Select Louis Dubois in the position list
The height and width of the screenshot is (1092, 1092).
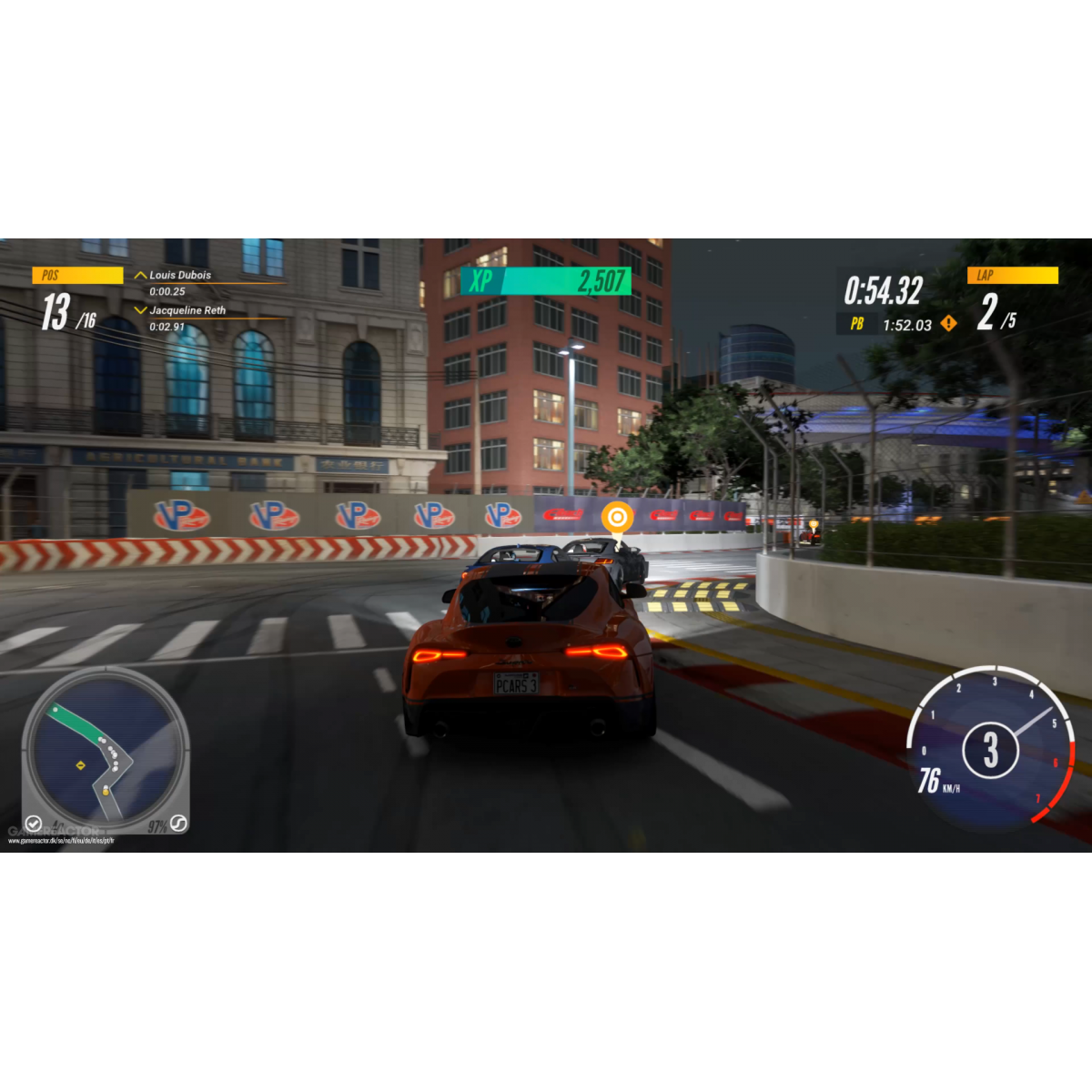[x=180, y=275]
